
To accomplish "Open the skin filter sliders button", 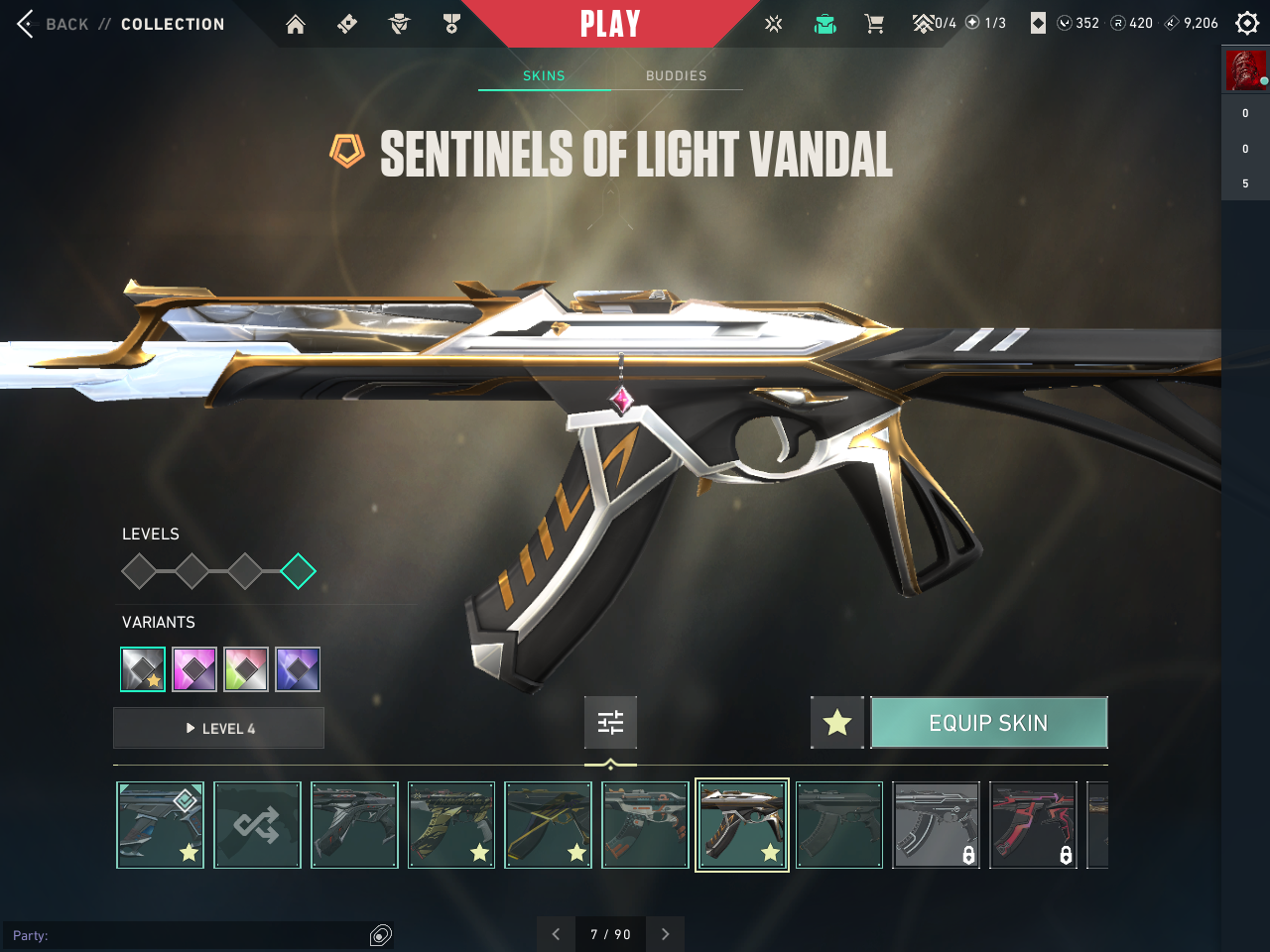I will tap(610, 723).
